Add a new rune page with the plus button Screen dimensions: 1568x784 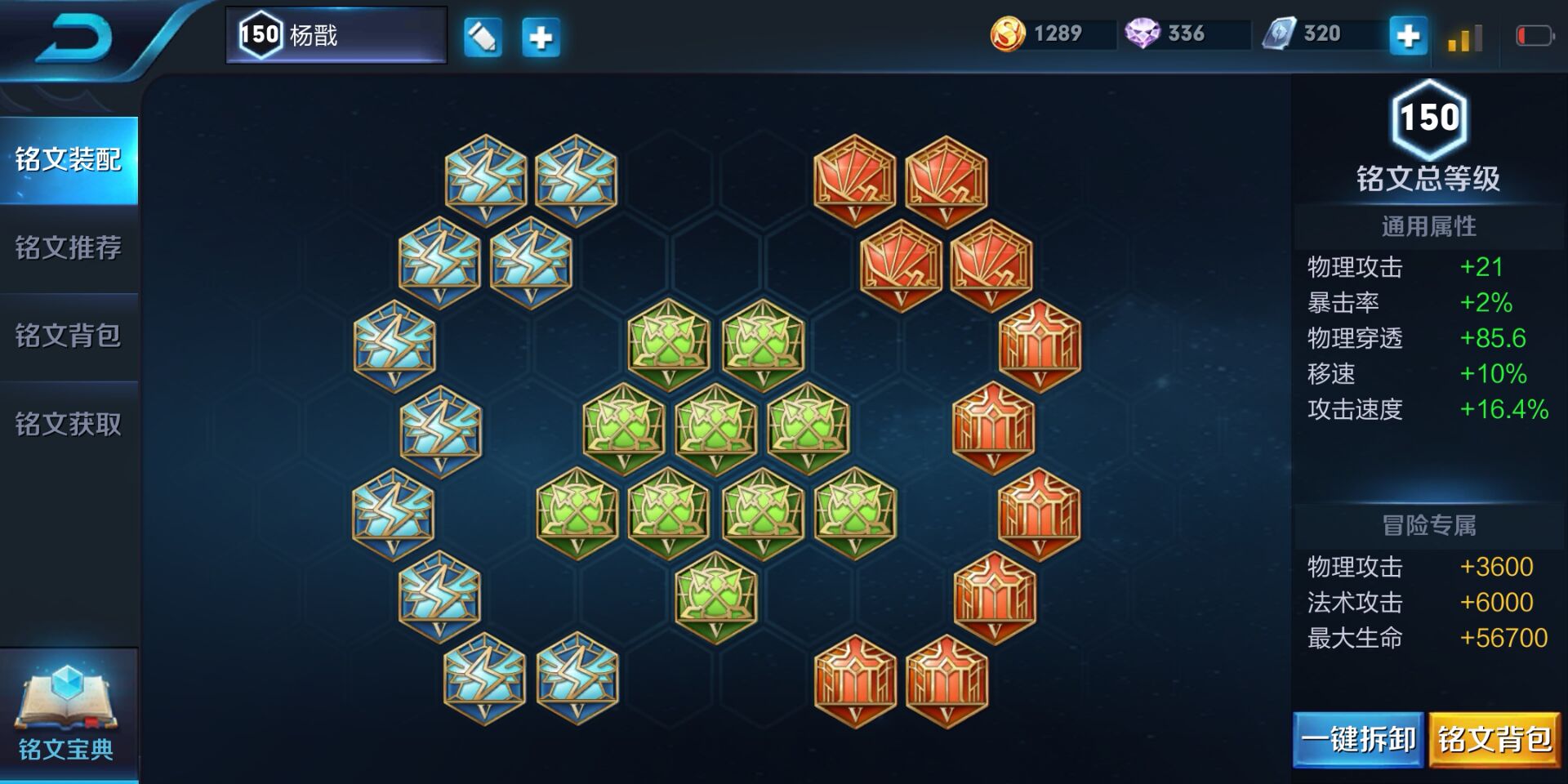(x=541, y=38)
